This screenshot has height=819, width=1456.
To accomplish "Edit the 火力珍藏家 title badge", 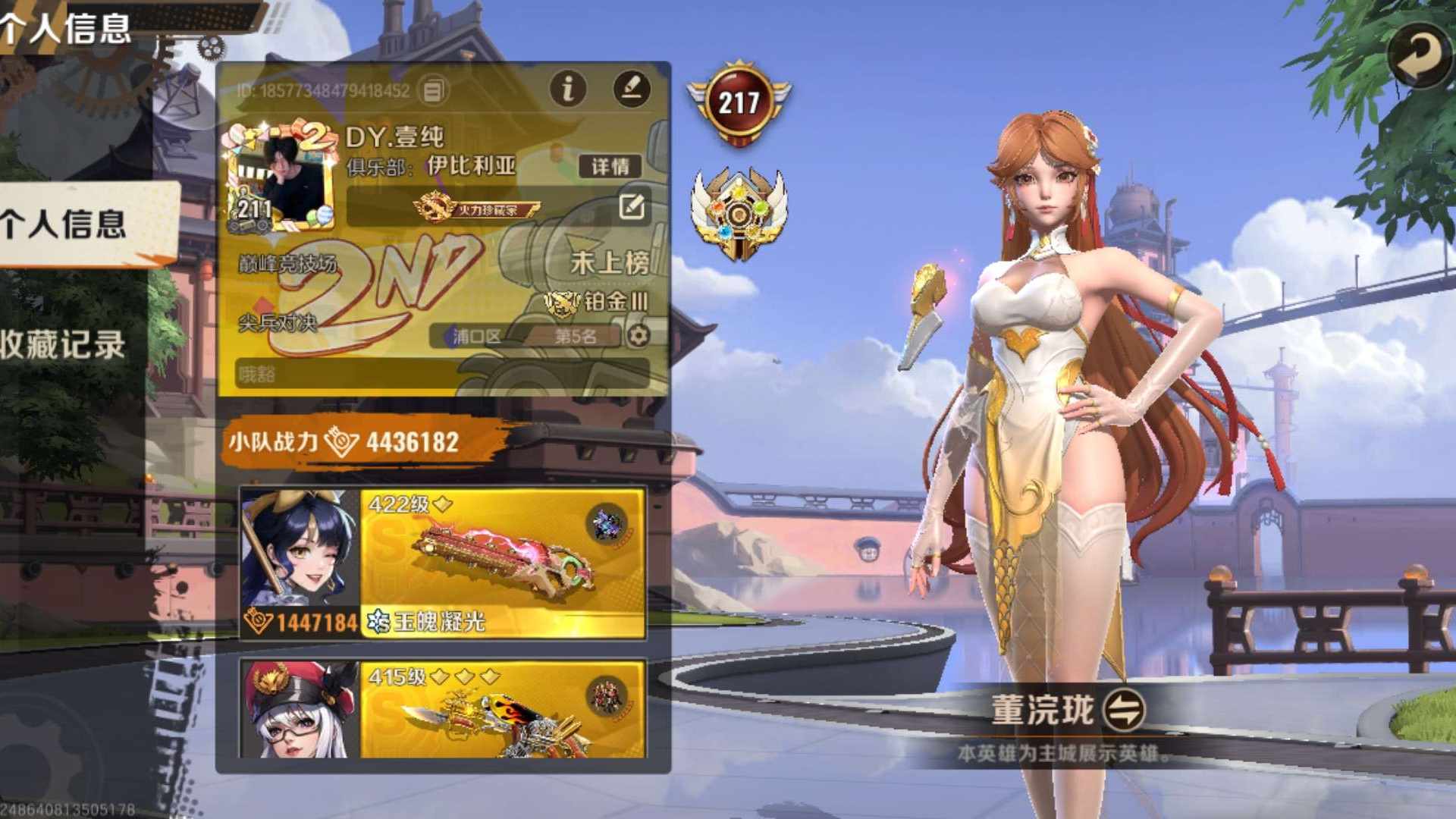I will [x=632, y=206].
